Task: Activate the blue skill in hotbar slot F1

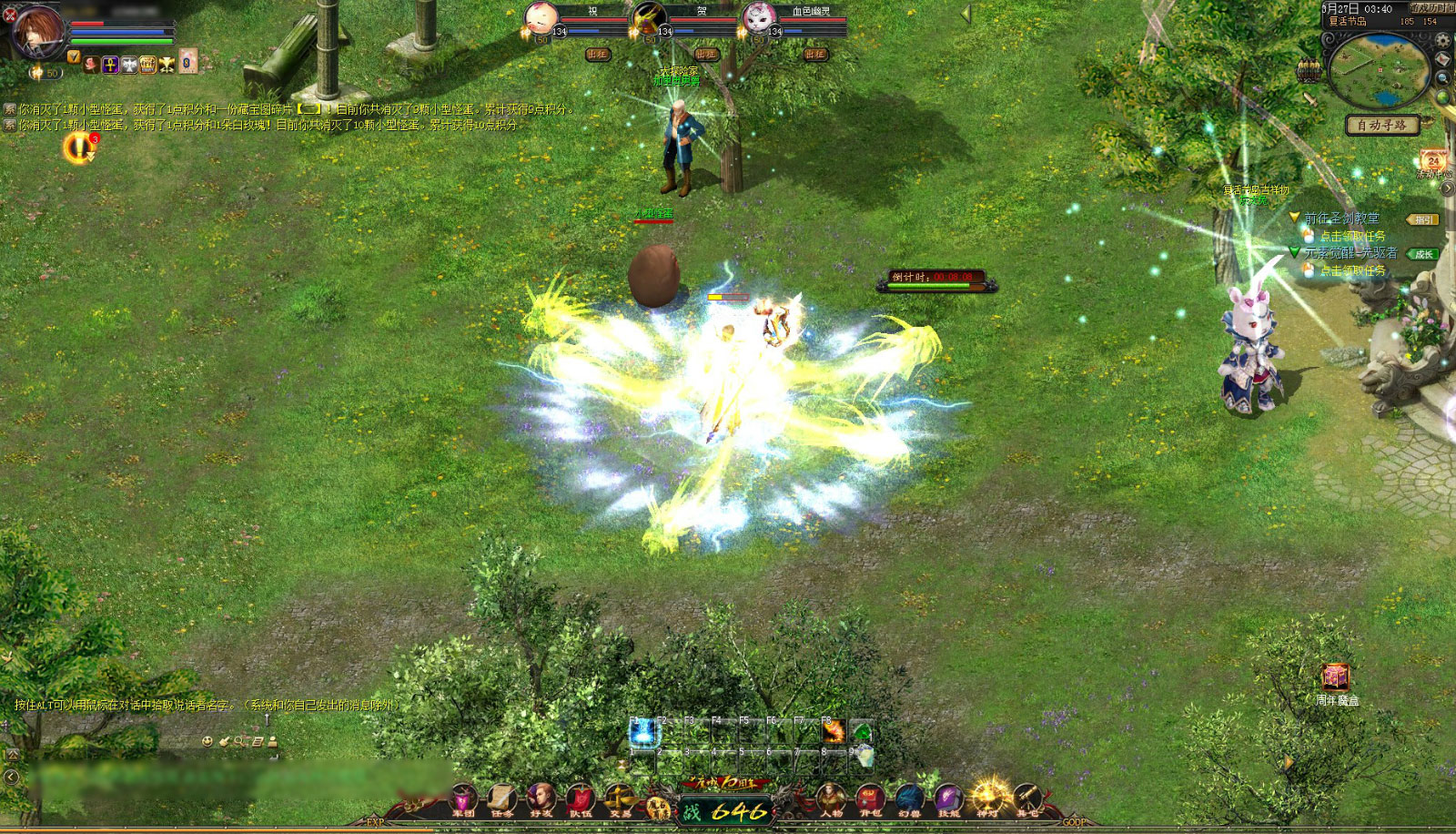Action: [643, 731]
